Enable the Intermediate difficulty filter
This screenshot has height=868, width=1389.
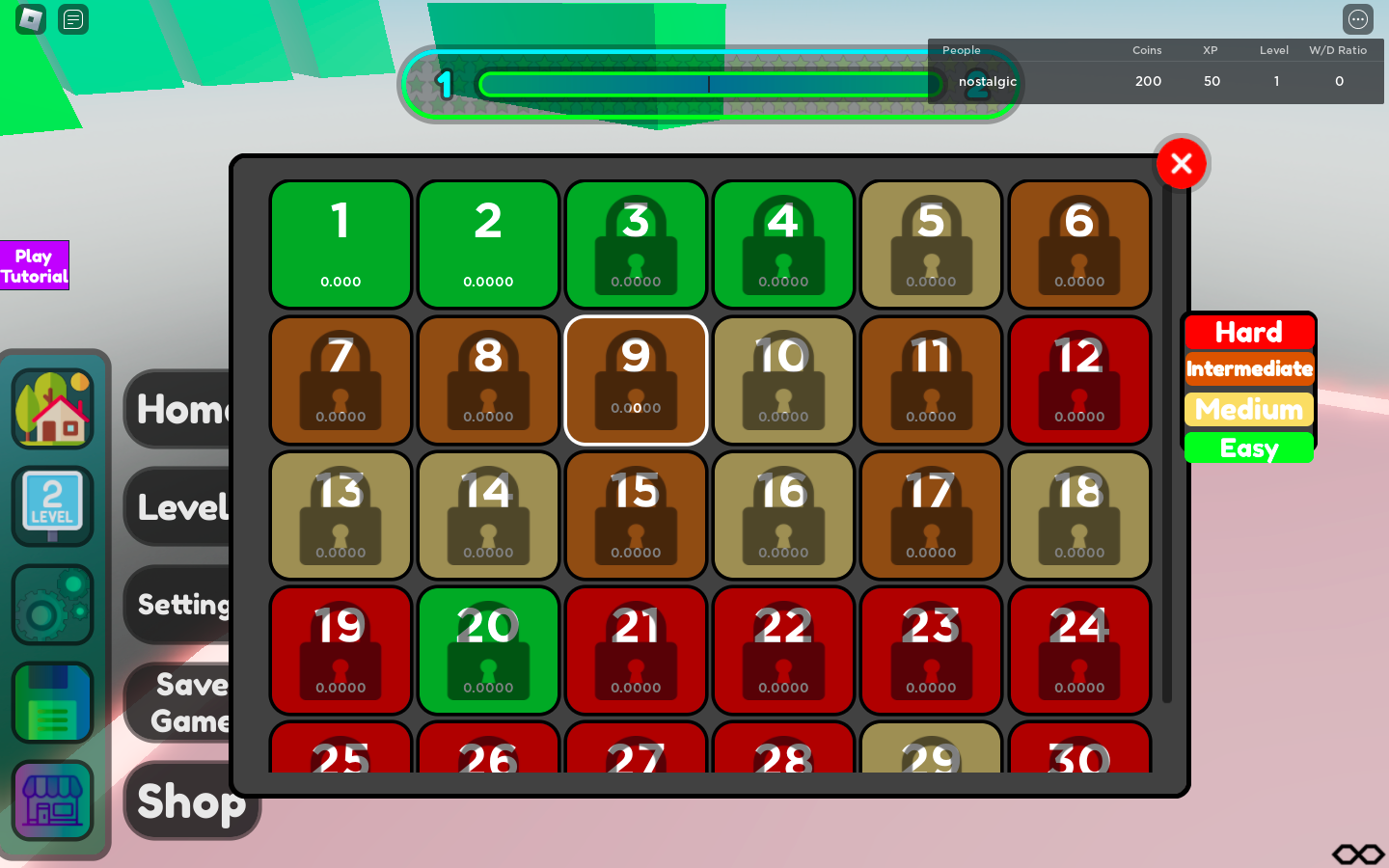point(1249,369)
